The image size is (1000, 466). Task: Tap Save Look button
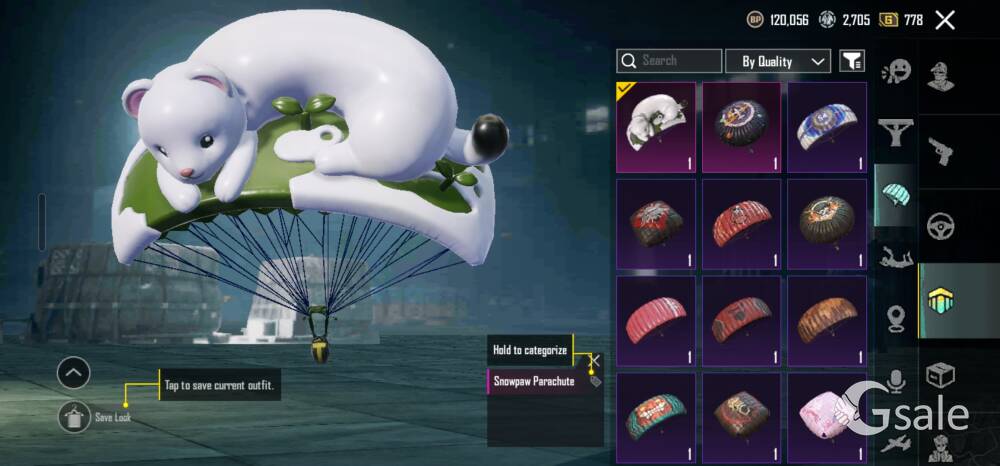click(x=74, y=416)
